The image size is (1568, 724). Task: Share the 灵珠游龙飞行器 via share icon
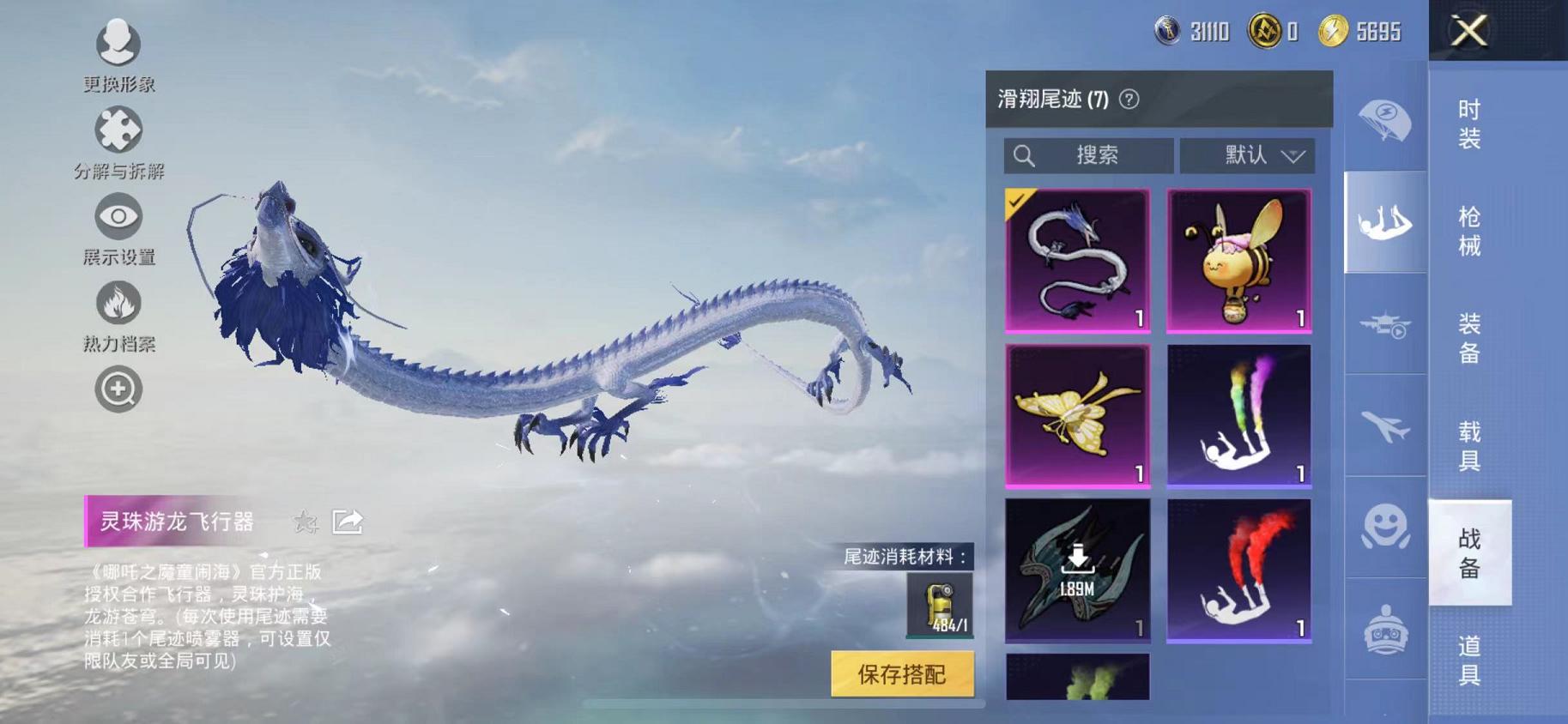(348, 520)
